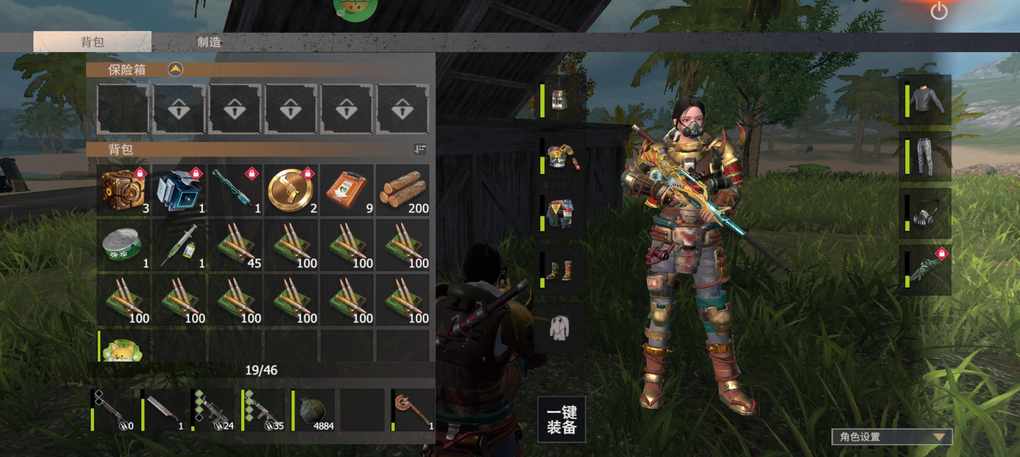Viewport: 1020px width, 457px height.
Task: Select the orange clipboard item
Action: point(347,189)
